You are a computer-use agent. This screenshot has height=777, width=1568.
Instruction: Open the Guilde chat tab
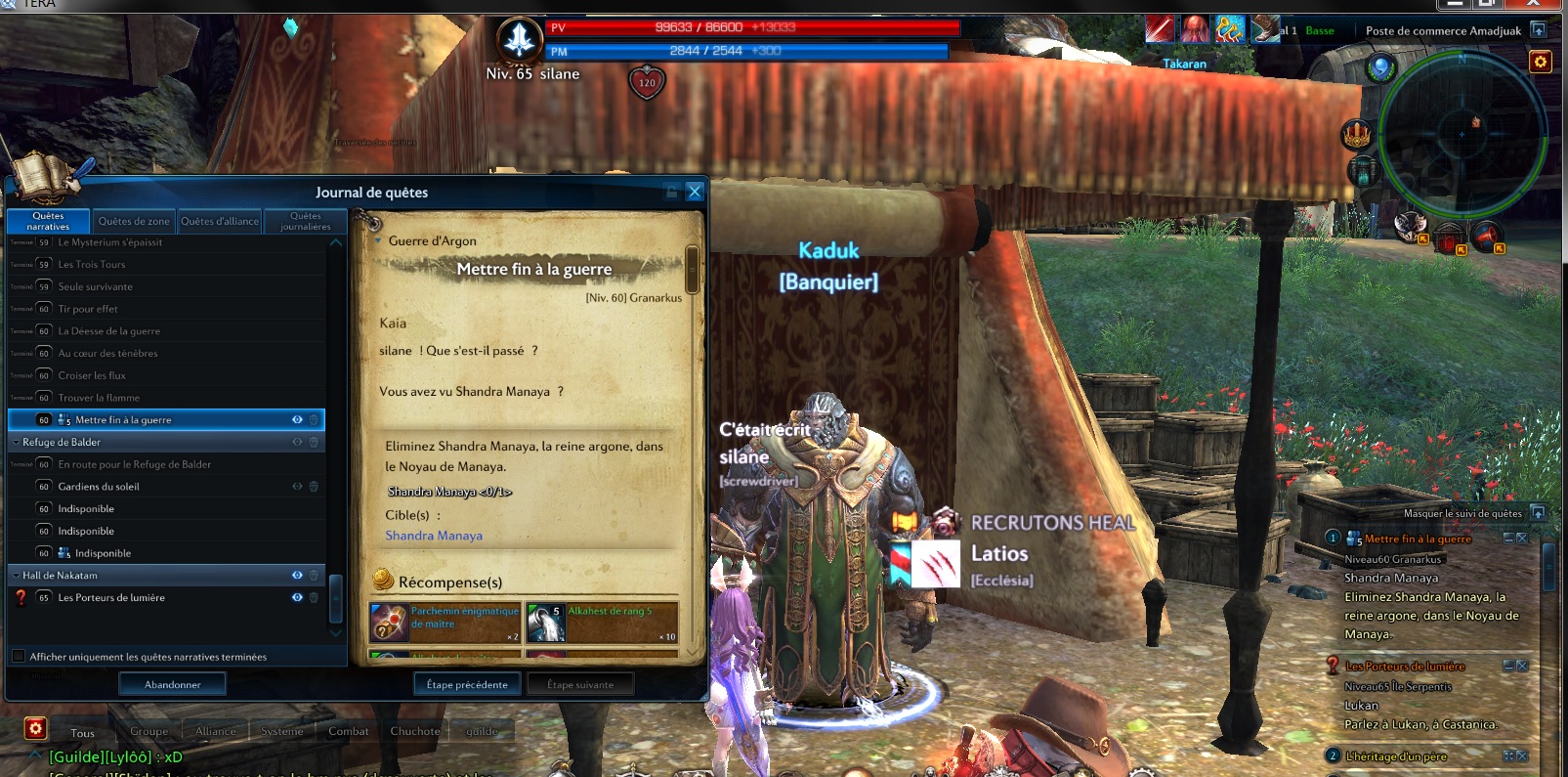pos(482,731)
